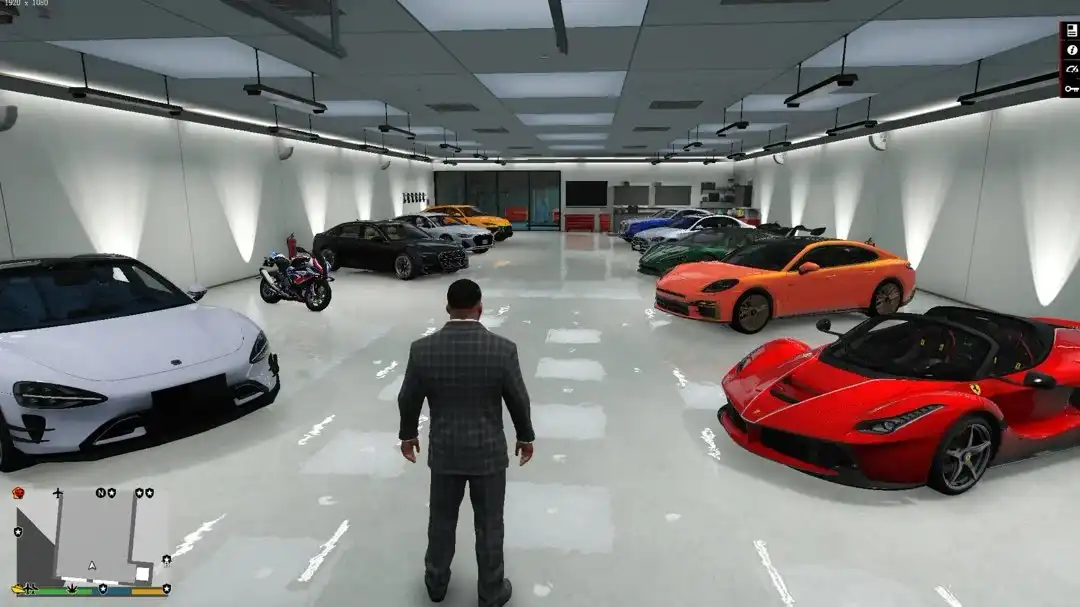Viewport: 1080px width, 607px height.
Task: Open the info icon panel
Action: [1072, 49]
